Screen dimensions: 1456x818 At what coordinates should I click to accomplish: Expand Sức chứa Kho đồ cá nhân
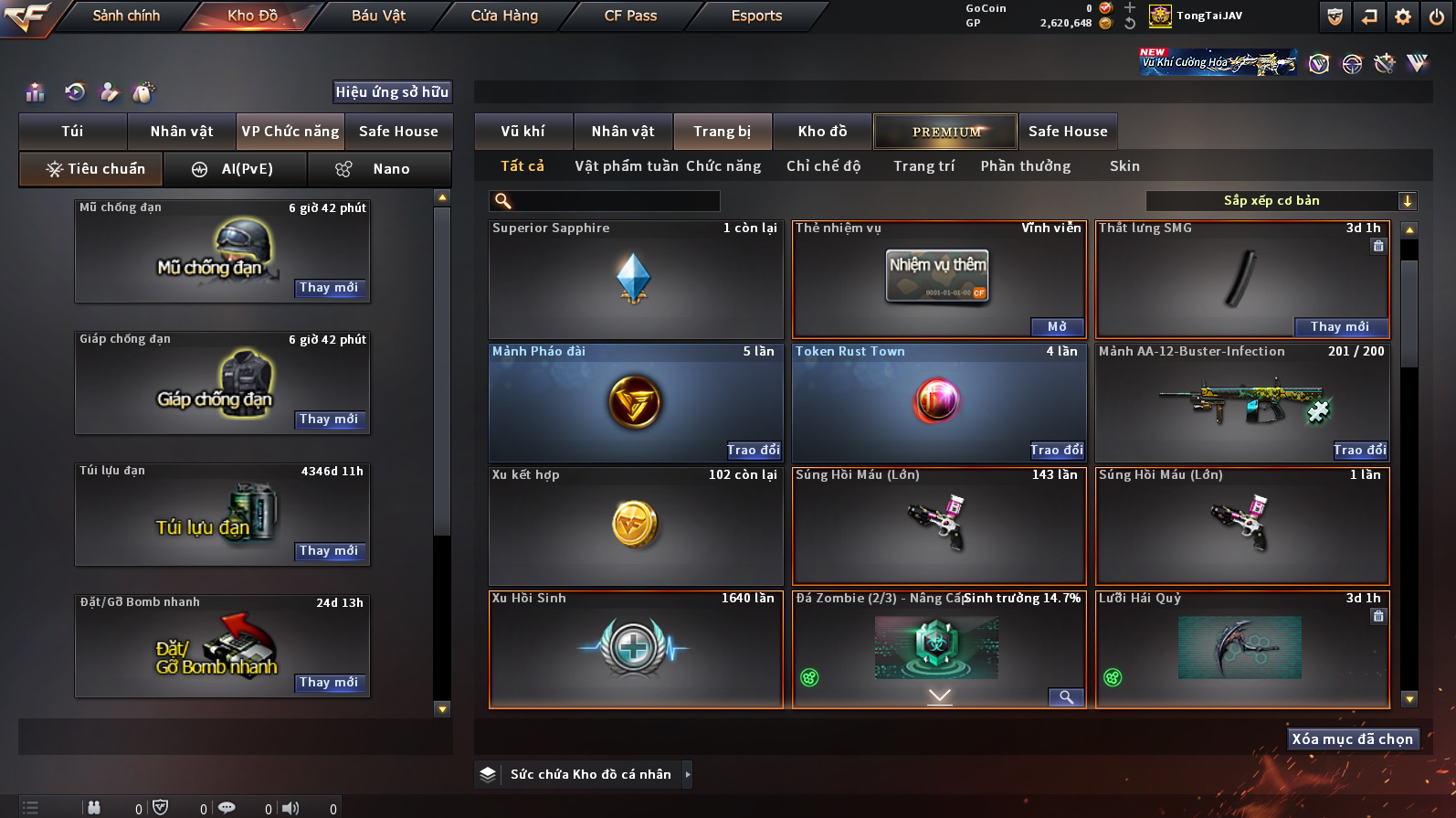pyautogui.click(x=687, y=775)
